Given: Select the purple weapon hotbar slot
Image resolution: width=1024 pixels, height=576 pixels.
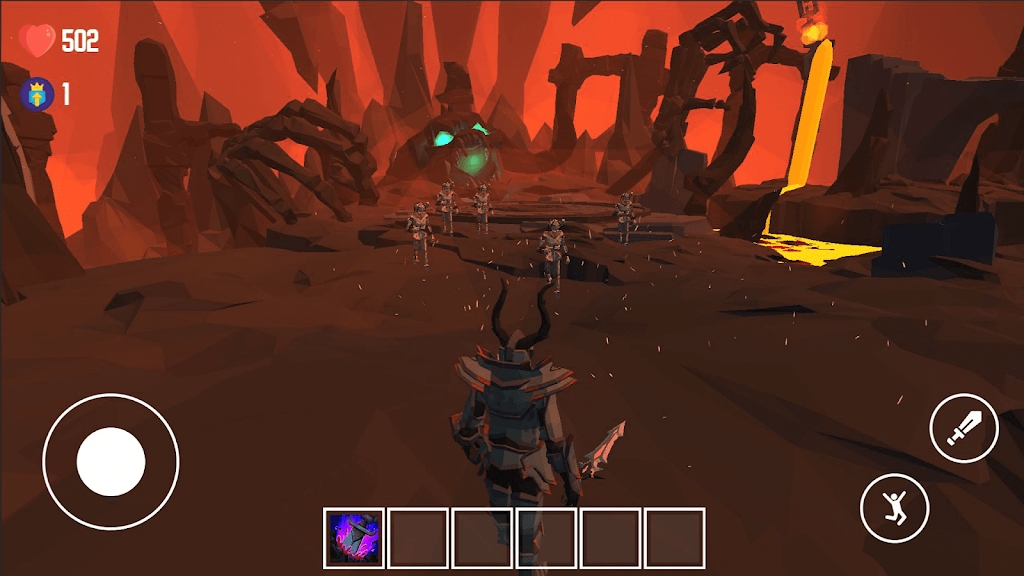Looking at the screenshot, I should 354,538.
